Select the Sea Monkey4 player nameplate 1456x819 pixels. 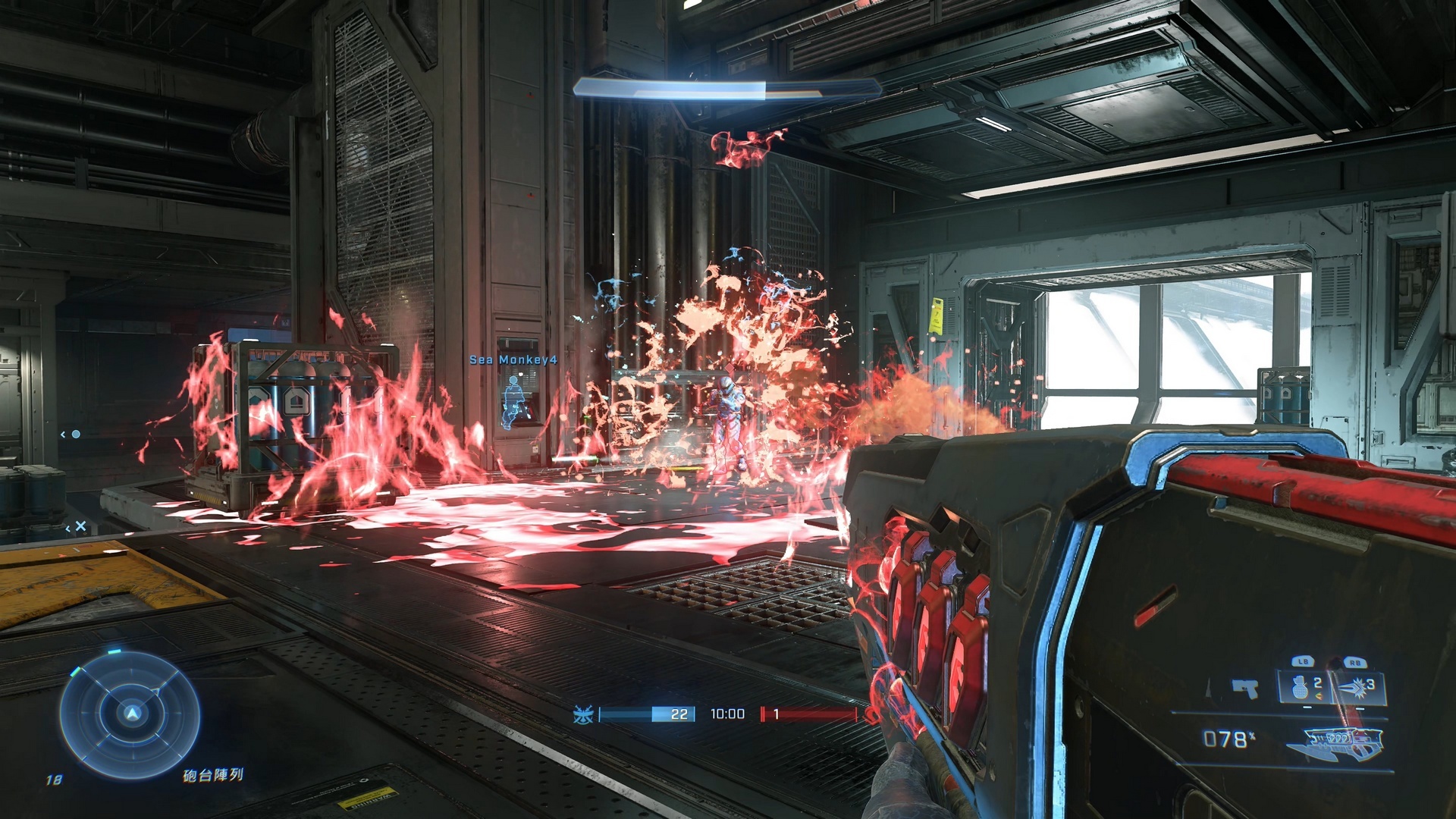pyautogui.click(x=513, y=359)
